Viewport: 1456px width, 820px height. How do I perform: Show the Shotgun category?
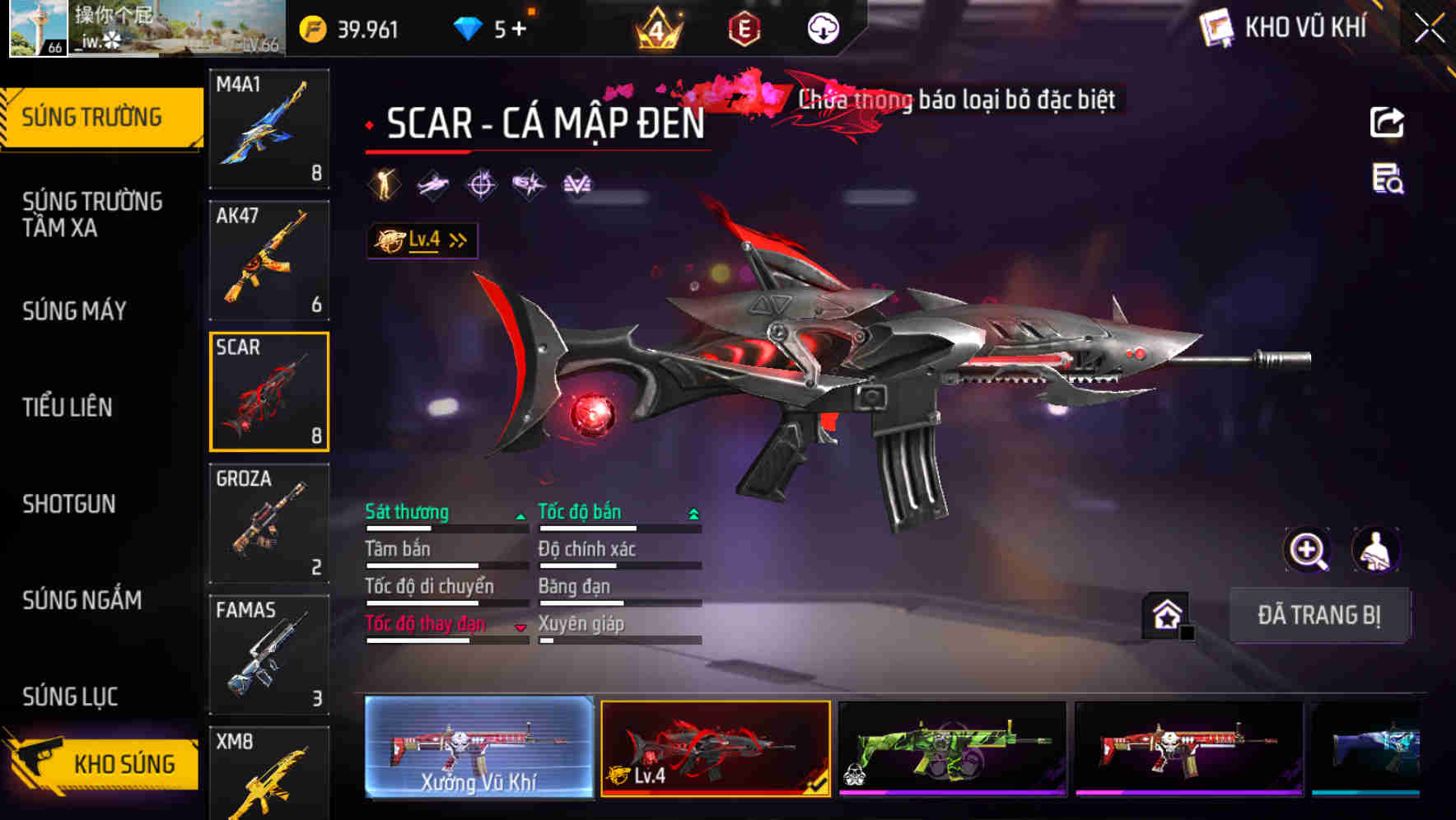click(69, 503)
